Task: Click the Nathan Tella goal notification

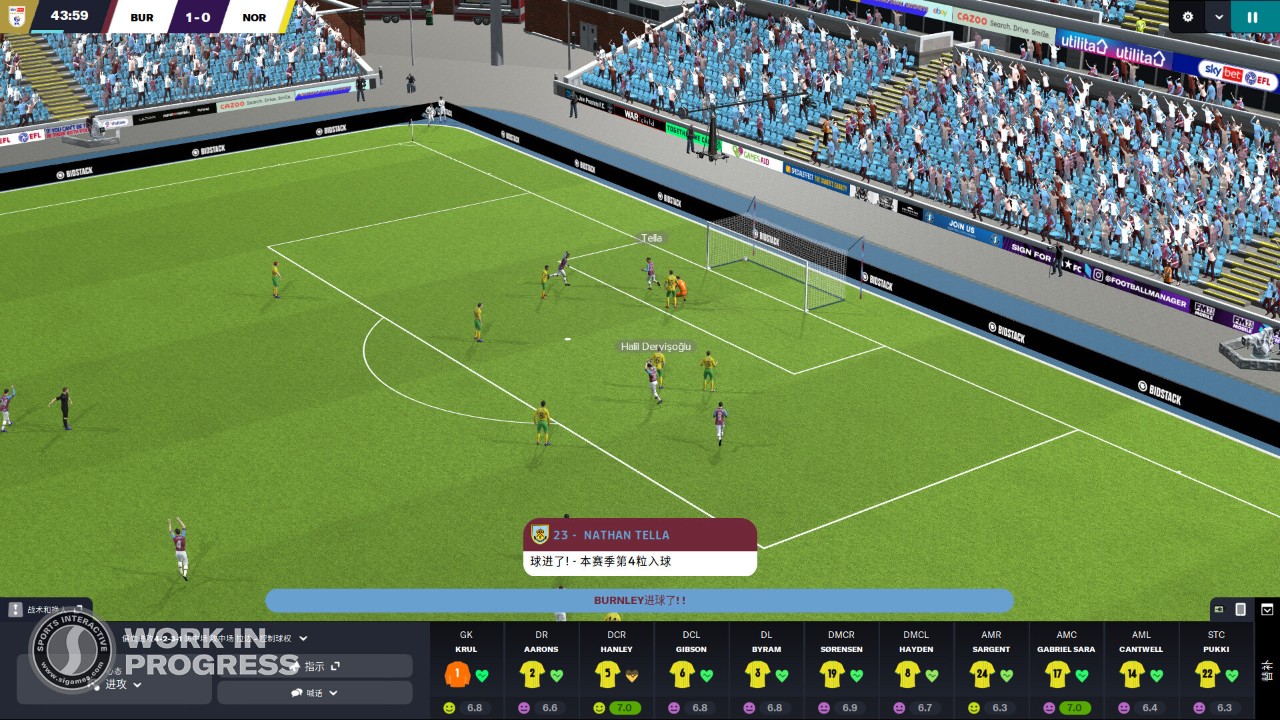Action: coord(640,547)
